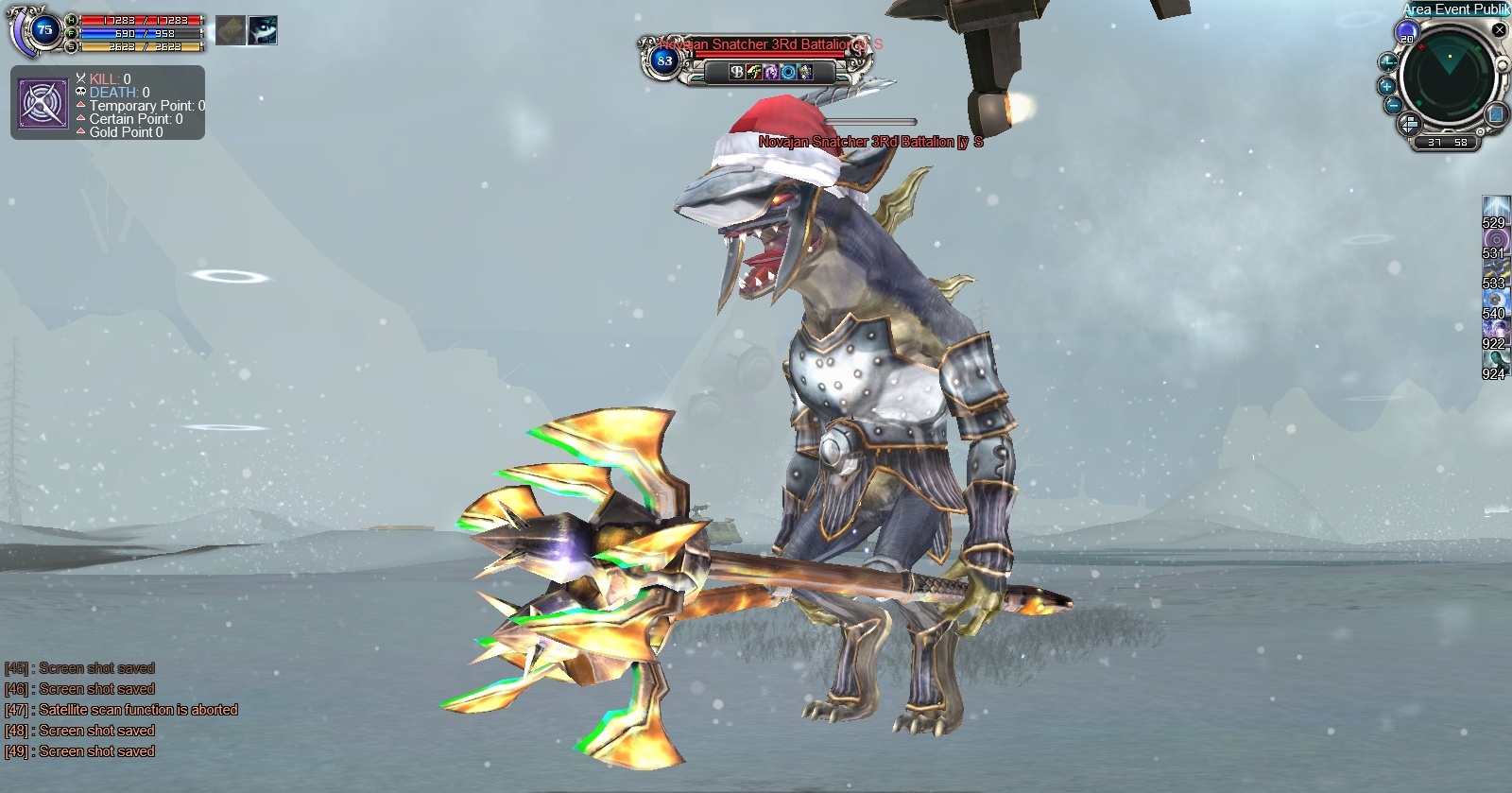Click the target's level 83 portrait badge
The height and width of the screenshot is (793, 1512).
click(664, 60)
